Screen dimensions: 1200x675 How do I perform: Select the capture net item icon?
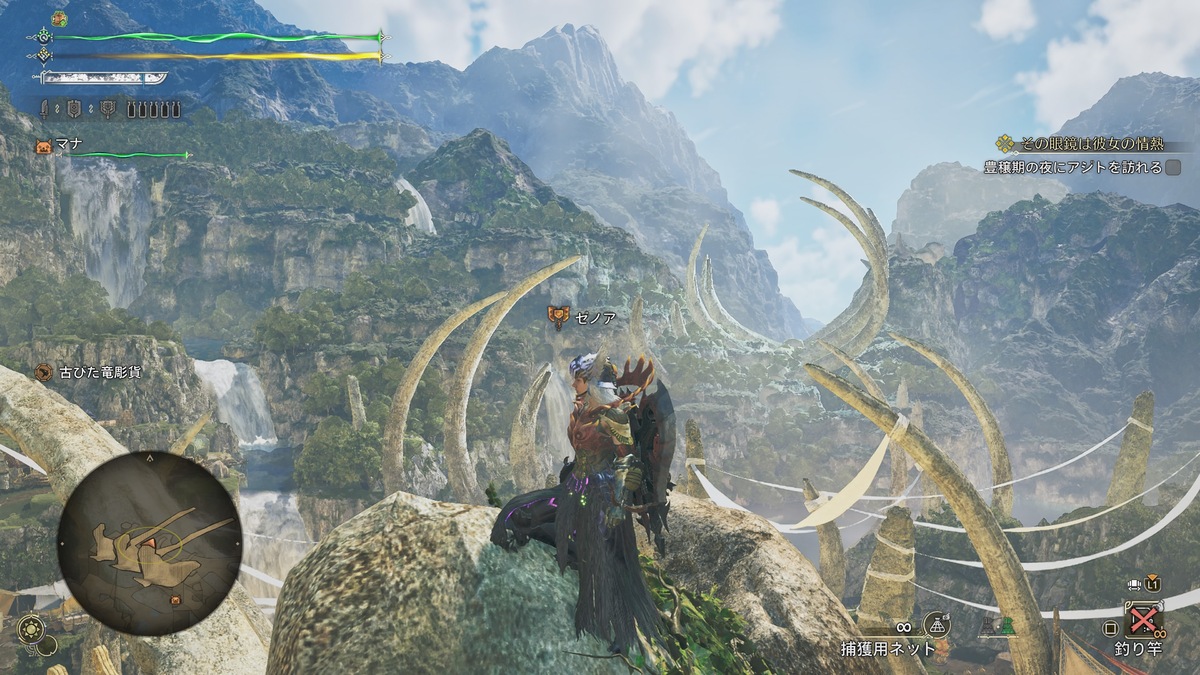point(936,623)
